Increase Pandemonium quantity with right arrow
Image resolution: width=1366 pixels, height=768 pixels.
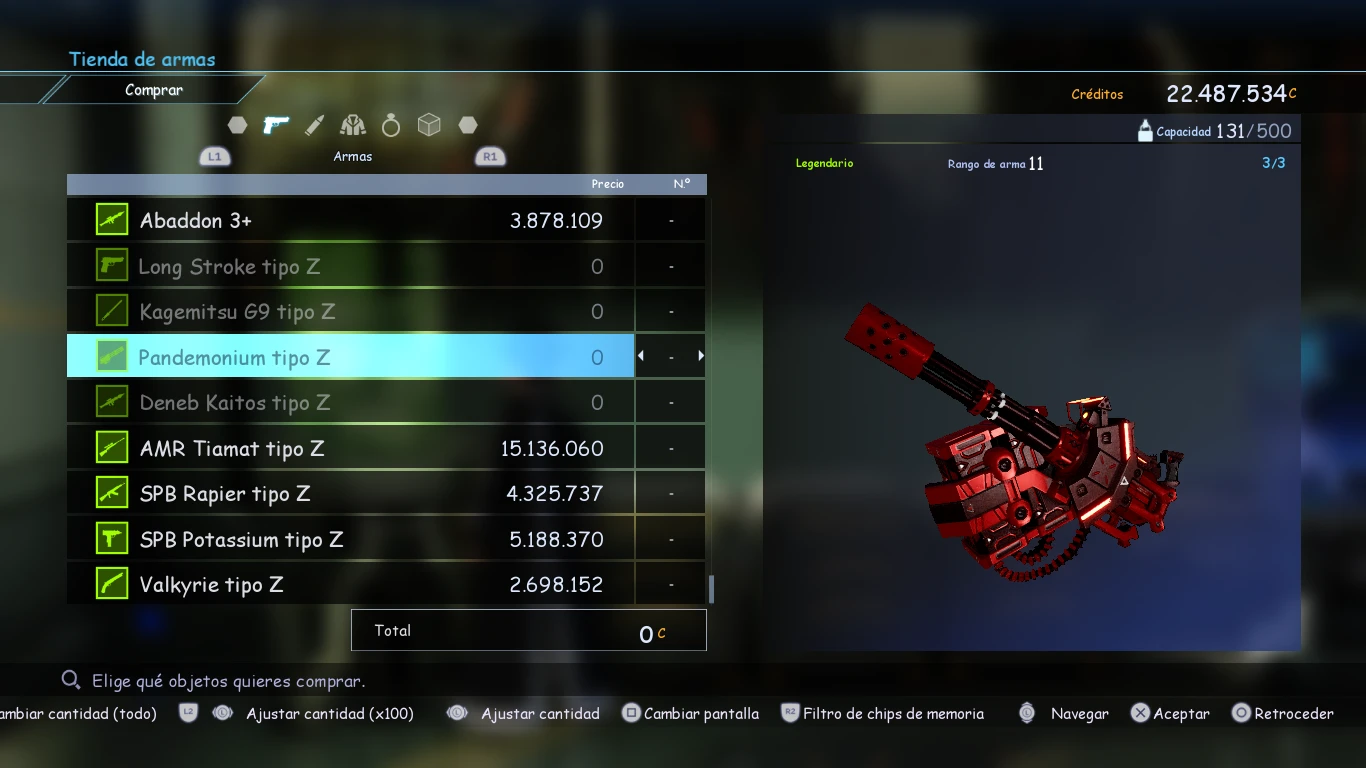pos(701,356)
